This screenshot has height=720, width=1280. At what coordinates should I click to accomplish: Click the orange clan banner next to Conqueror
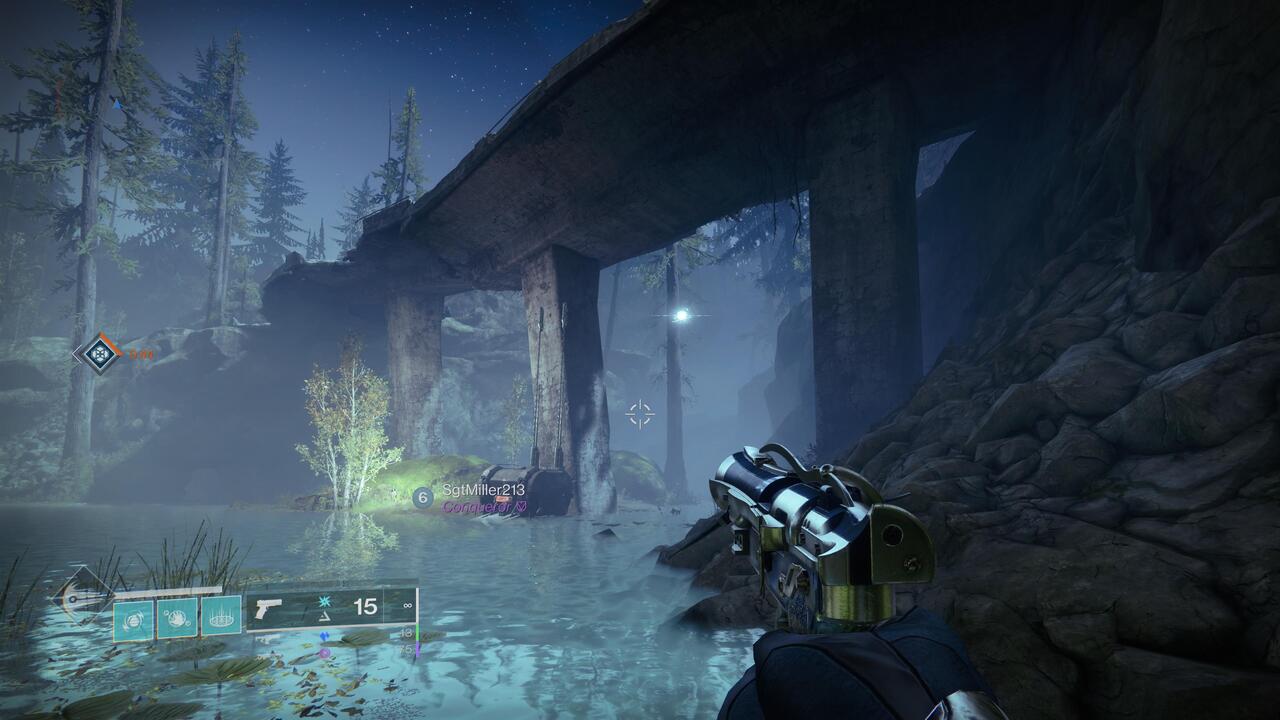pos(503,498)
